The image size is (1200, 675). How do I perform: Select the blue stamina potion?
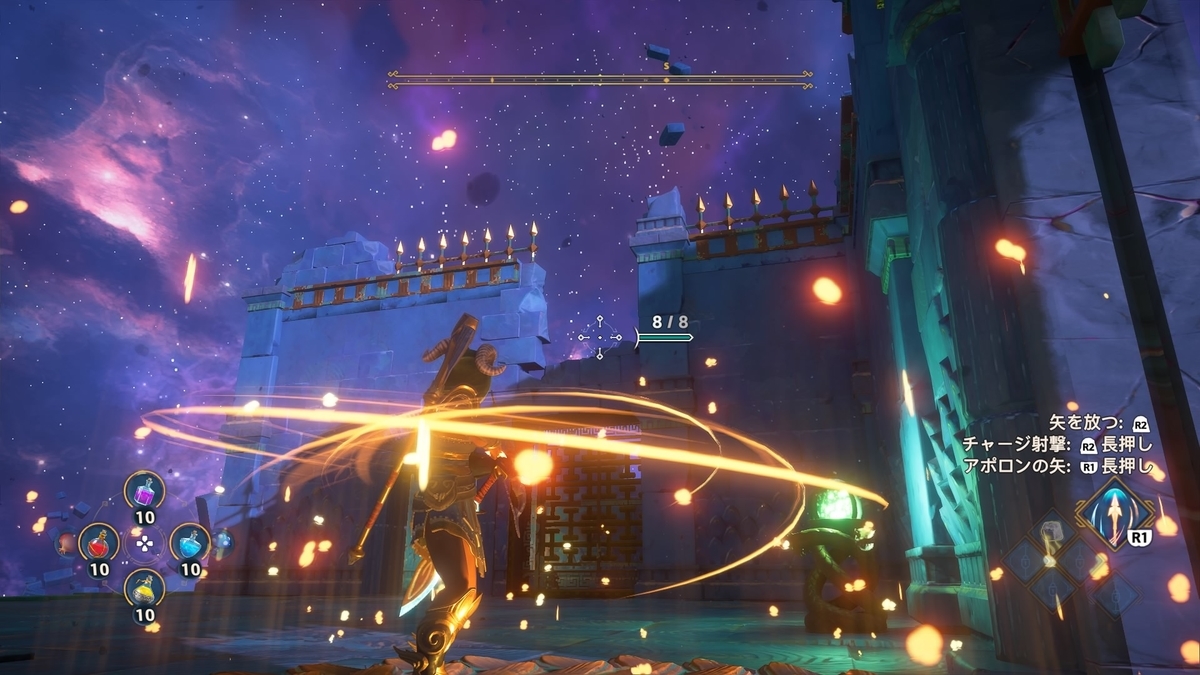(189, 543)
